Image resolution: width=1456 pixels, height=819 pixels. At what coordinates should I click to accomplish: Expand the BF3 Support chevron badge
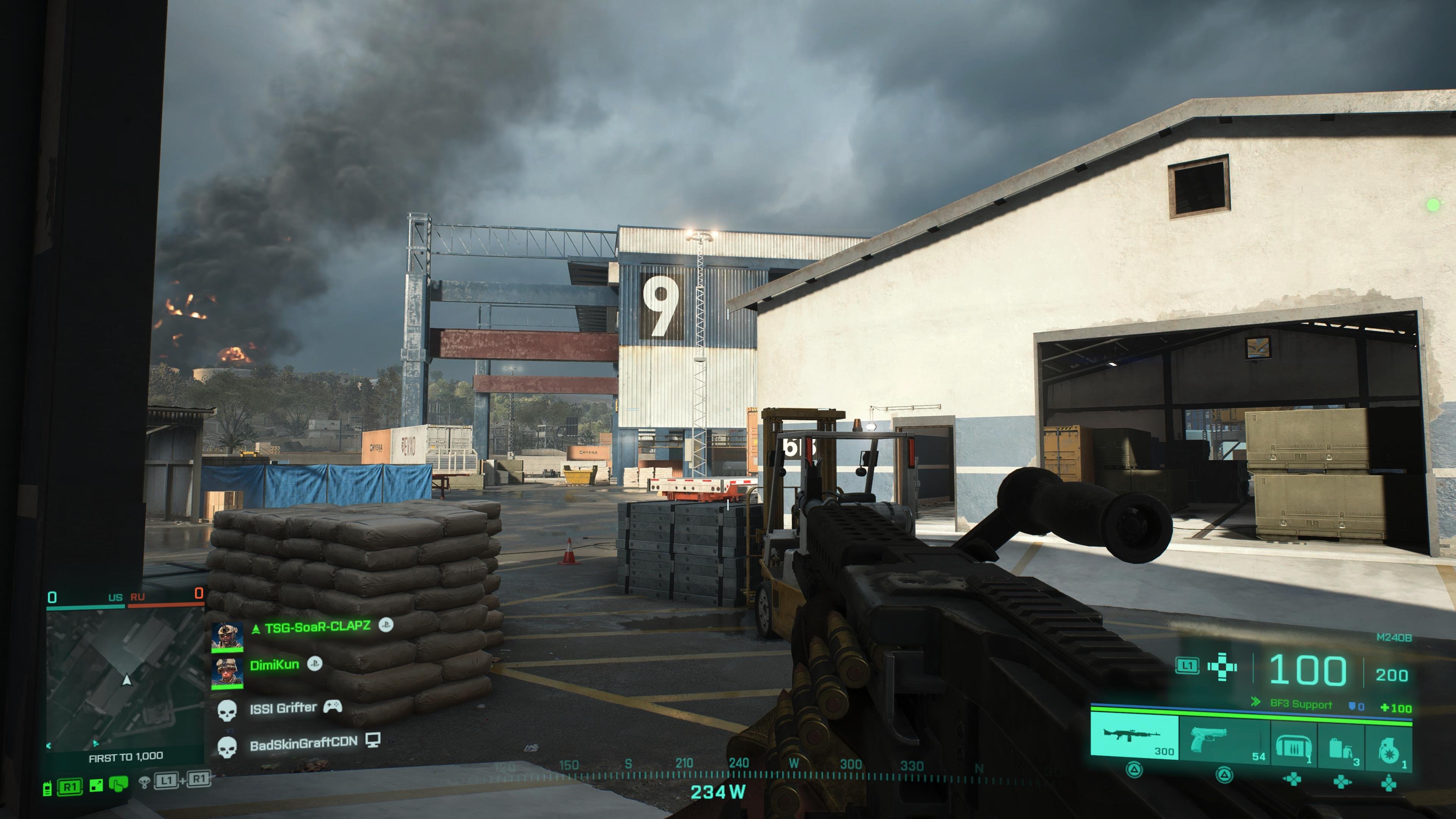pos(1255,701)
